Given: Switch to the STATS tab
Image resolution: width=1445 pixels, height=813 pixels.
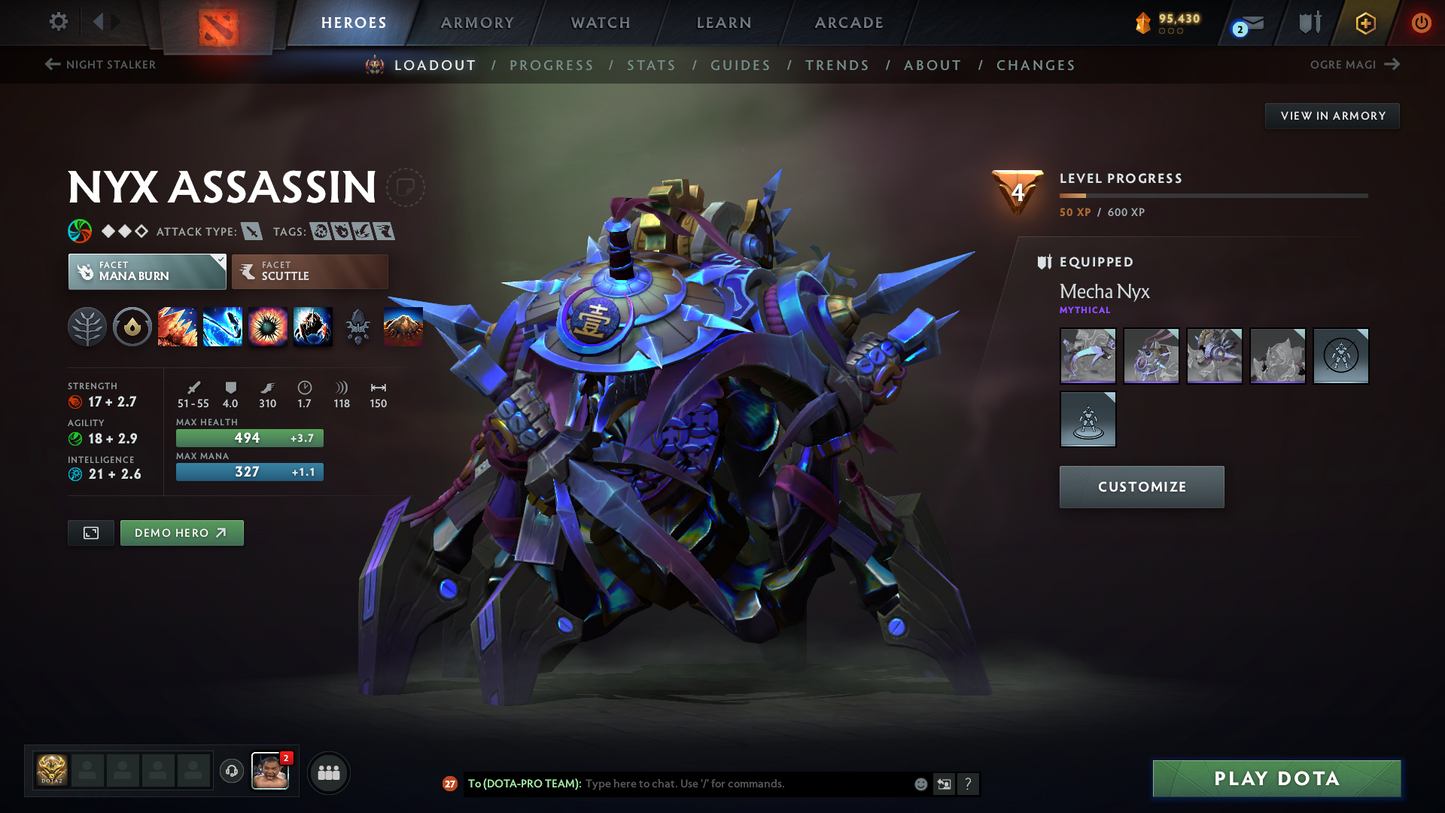Looking at the screenshot, I should point(652,64).
